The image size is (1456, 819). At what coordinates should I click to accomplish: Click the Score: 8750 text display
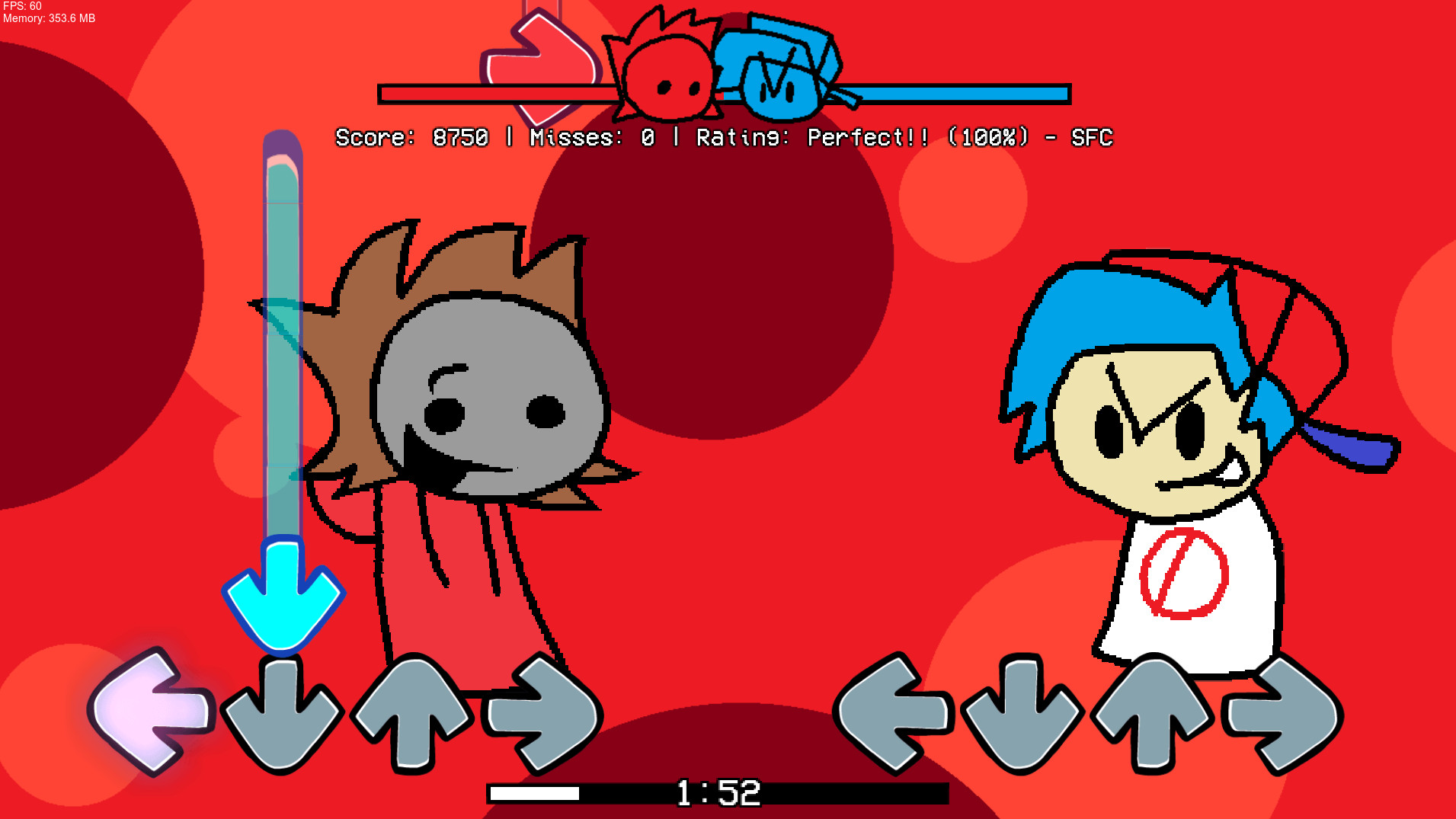(411, 139)
